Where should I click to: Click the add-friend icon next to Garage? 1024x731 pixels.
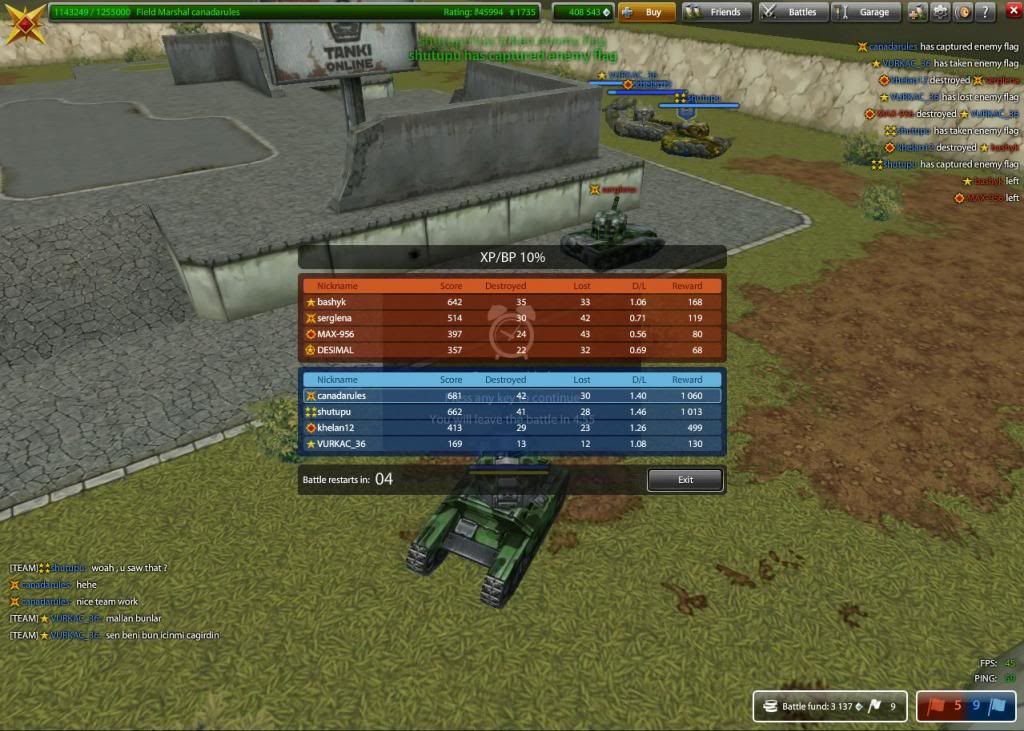pos(917,13)
